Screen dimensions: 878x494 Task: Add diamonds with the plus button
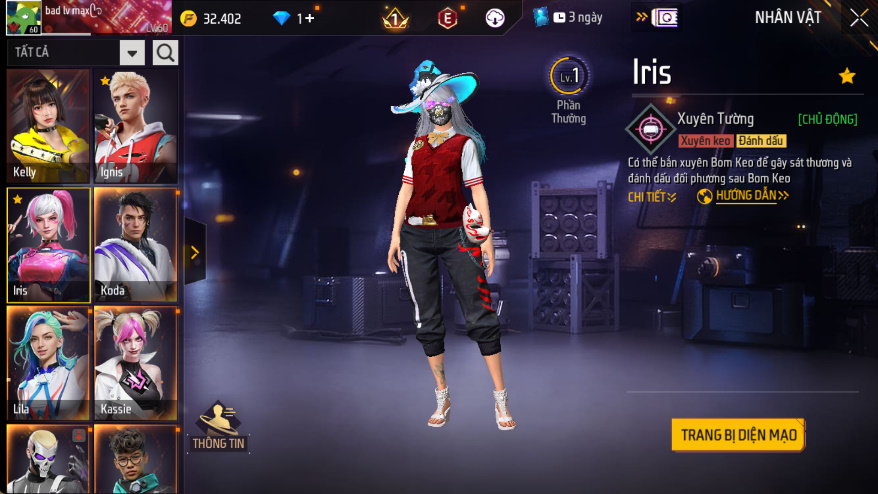(310, 18)
